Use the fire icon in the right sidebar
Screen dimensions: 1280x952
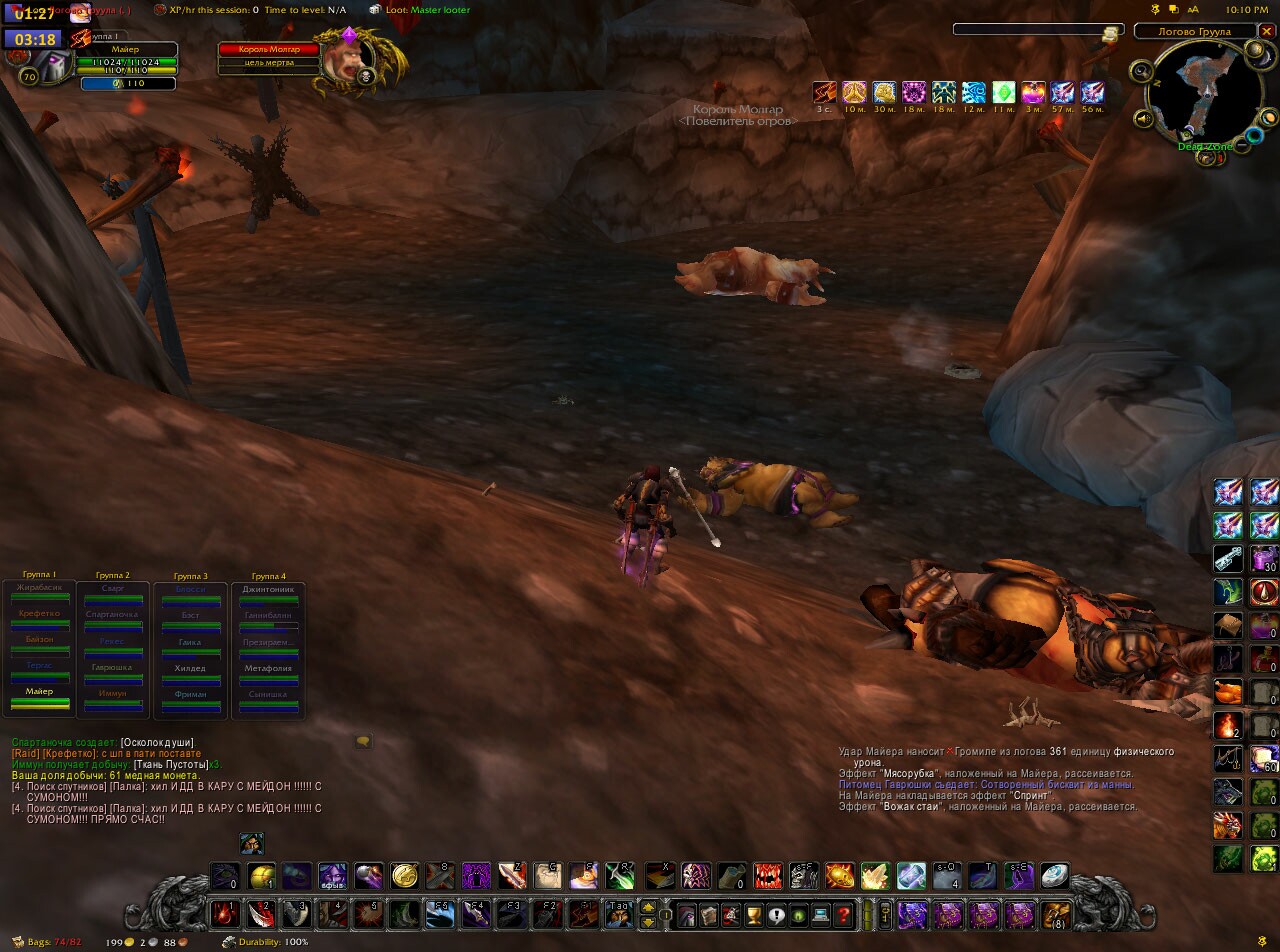[1228, 726]
